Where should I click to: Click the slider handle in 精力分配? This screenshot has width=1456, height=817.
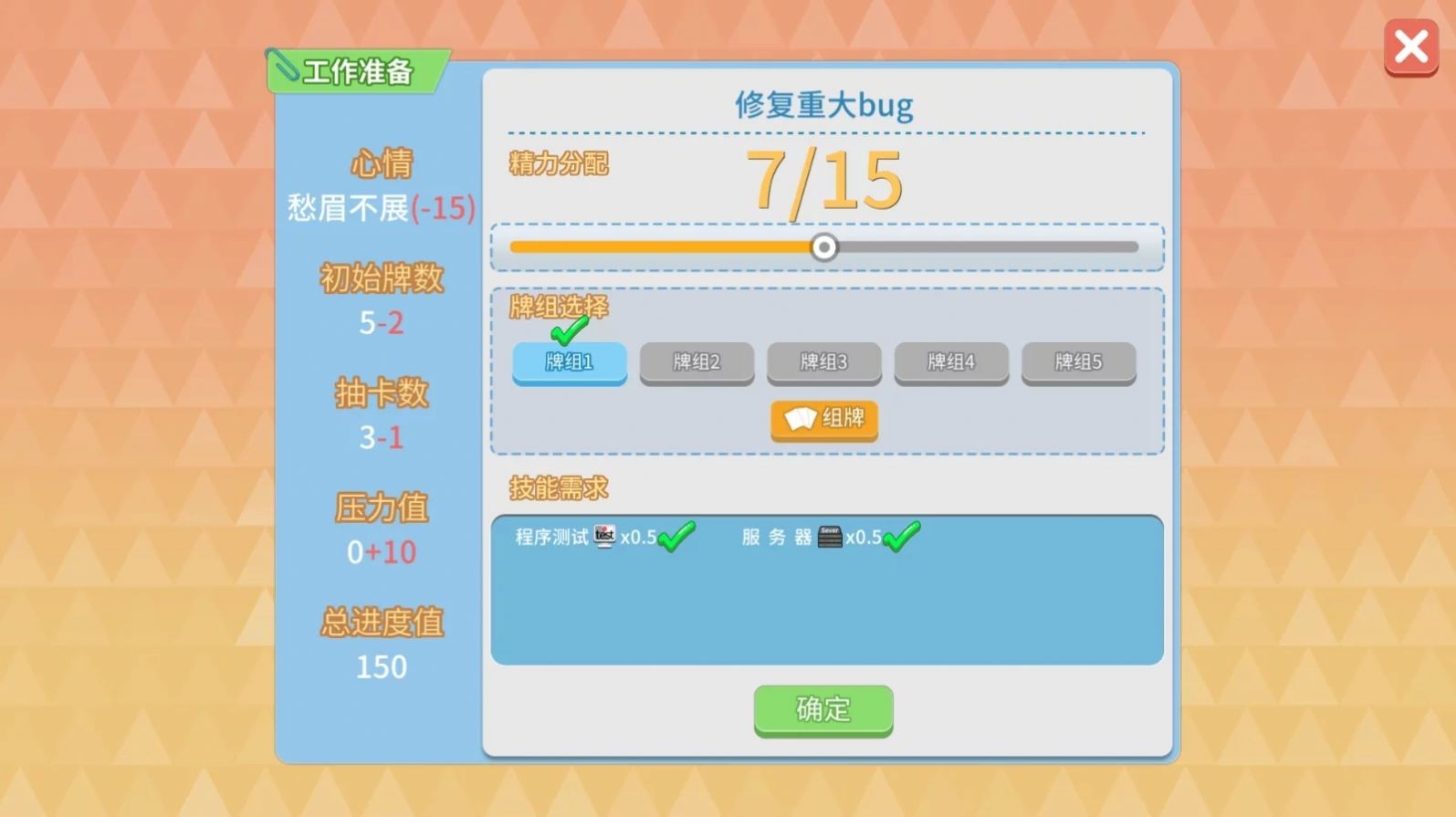point(824,246)
